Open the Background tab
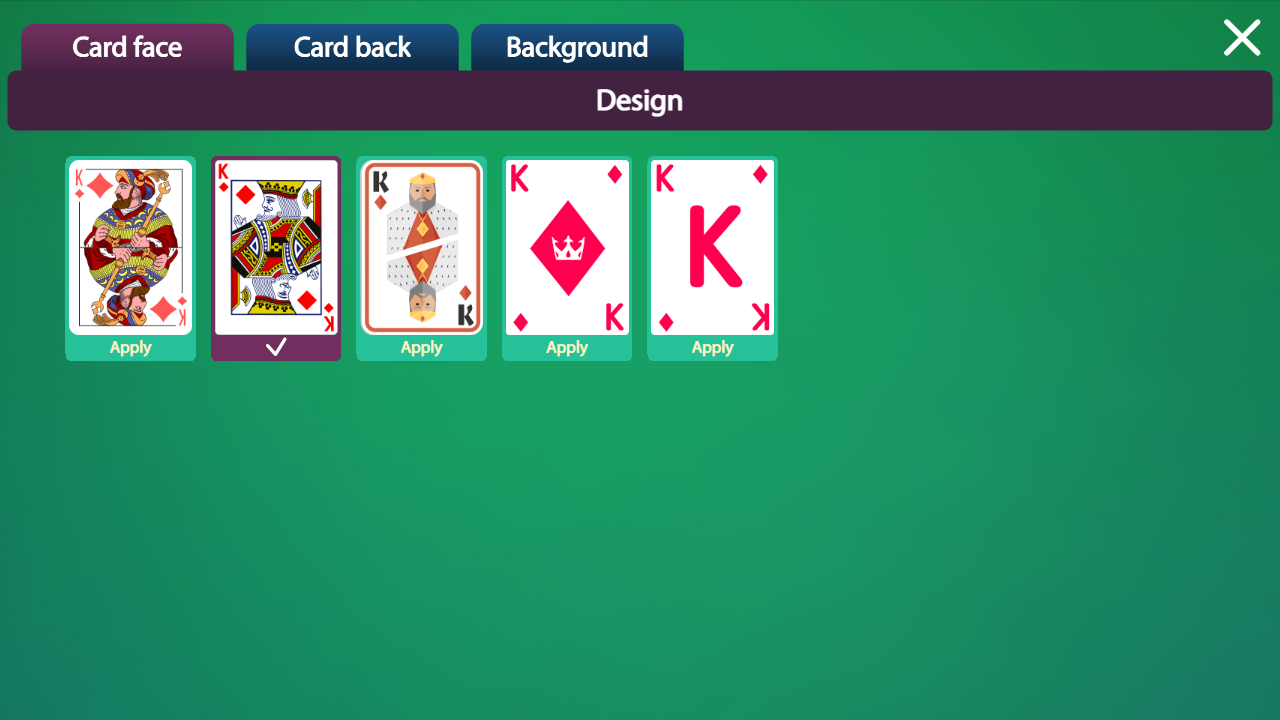 tap(577, 47)
